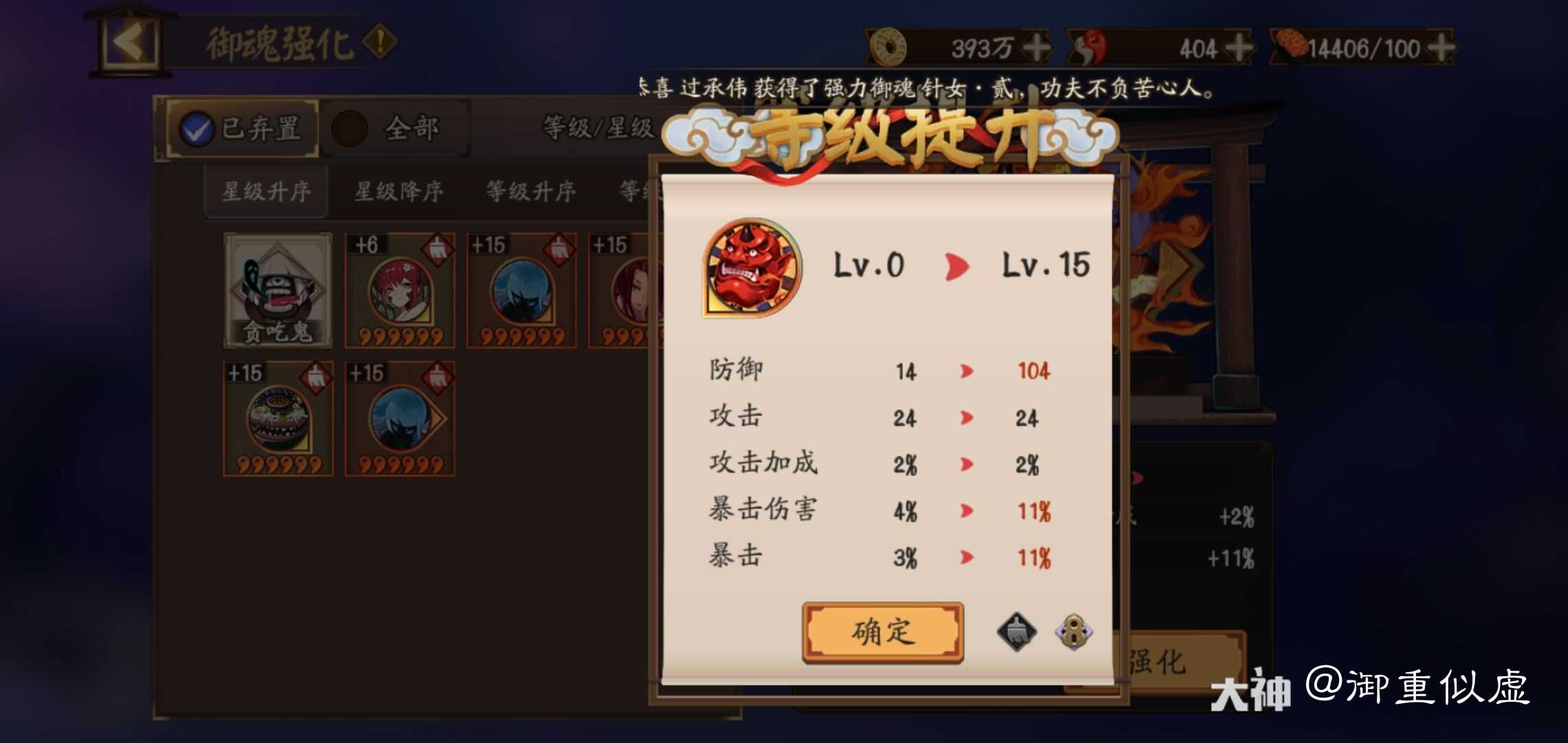Enable the 已弃置 filter checkbox
This screenshot has width=1568, height=743.
click(198, 127)
